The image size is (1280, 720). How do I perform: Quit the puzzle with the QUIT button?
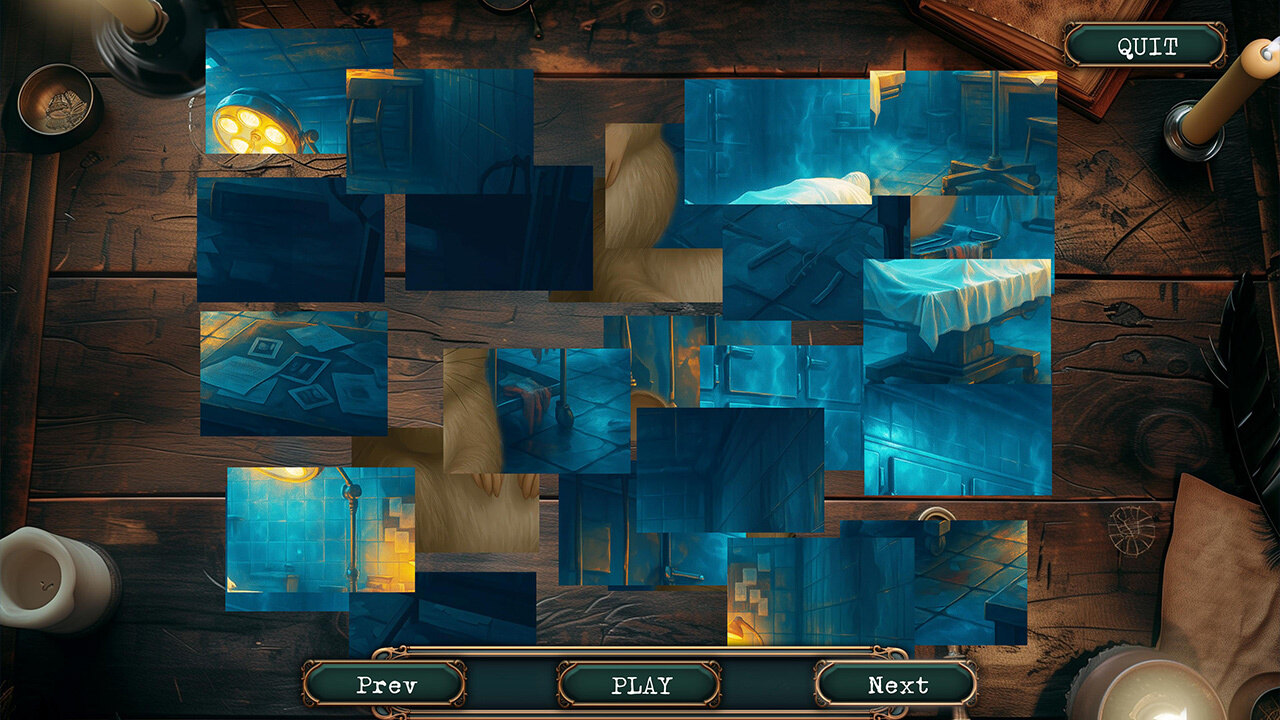pyautogui.click(x=1146, y=46)
